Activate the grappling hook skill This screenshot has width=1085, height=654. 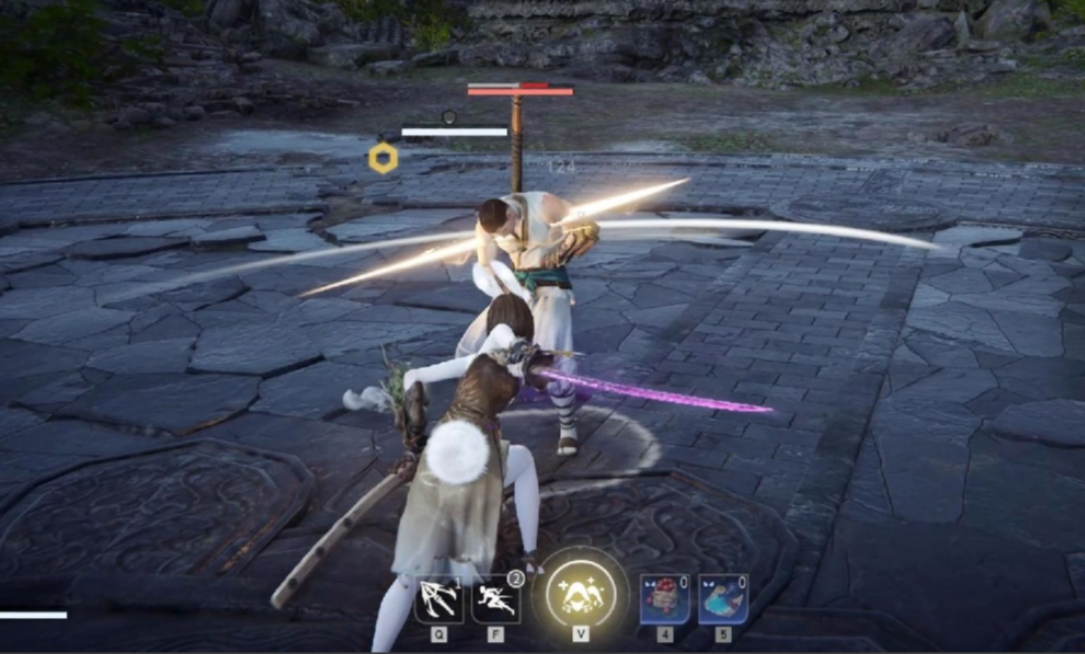click(x=439, y=598)
